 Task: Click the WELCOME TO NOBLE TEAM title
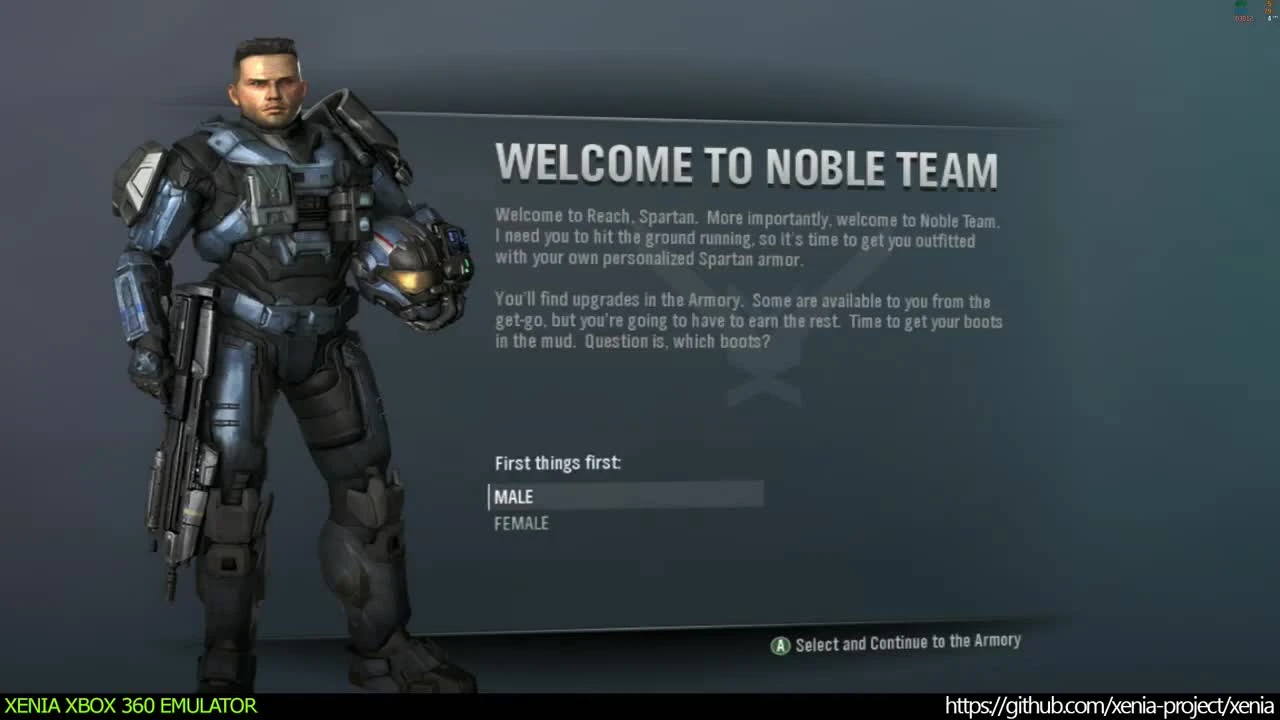(747, 165)
